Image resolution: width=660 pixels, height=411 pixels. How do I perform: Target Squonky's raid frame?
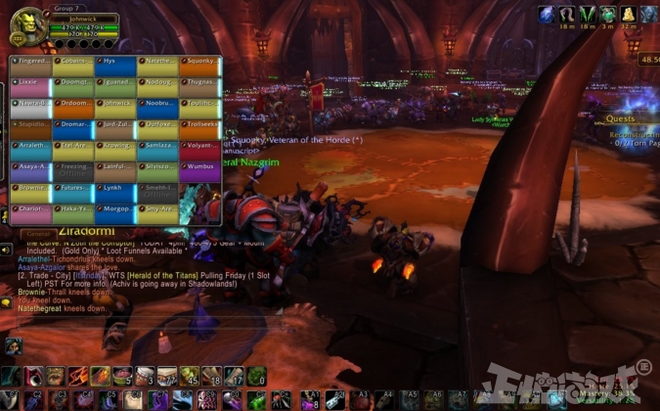199,62
